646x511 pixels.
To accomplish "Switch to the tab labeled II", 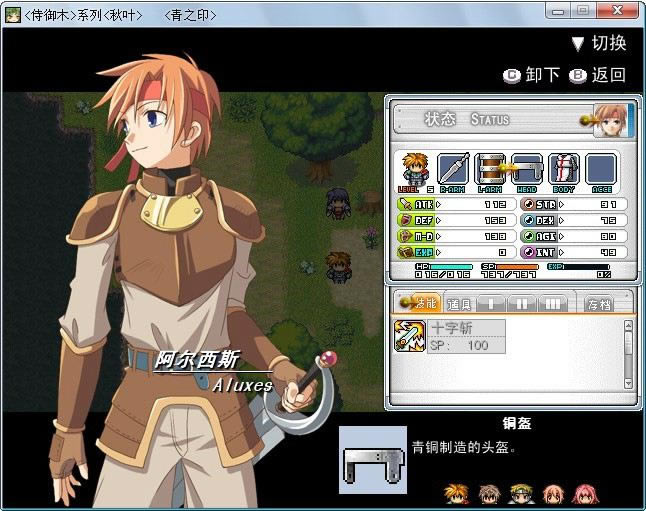I will 522,302.
